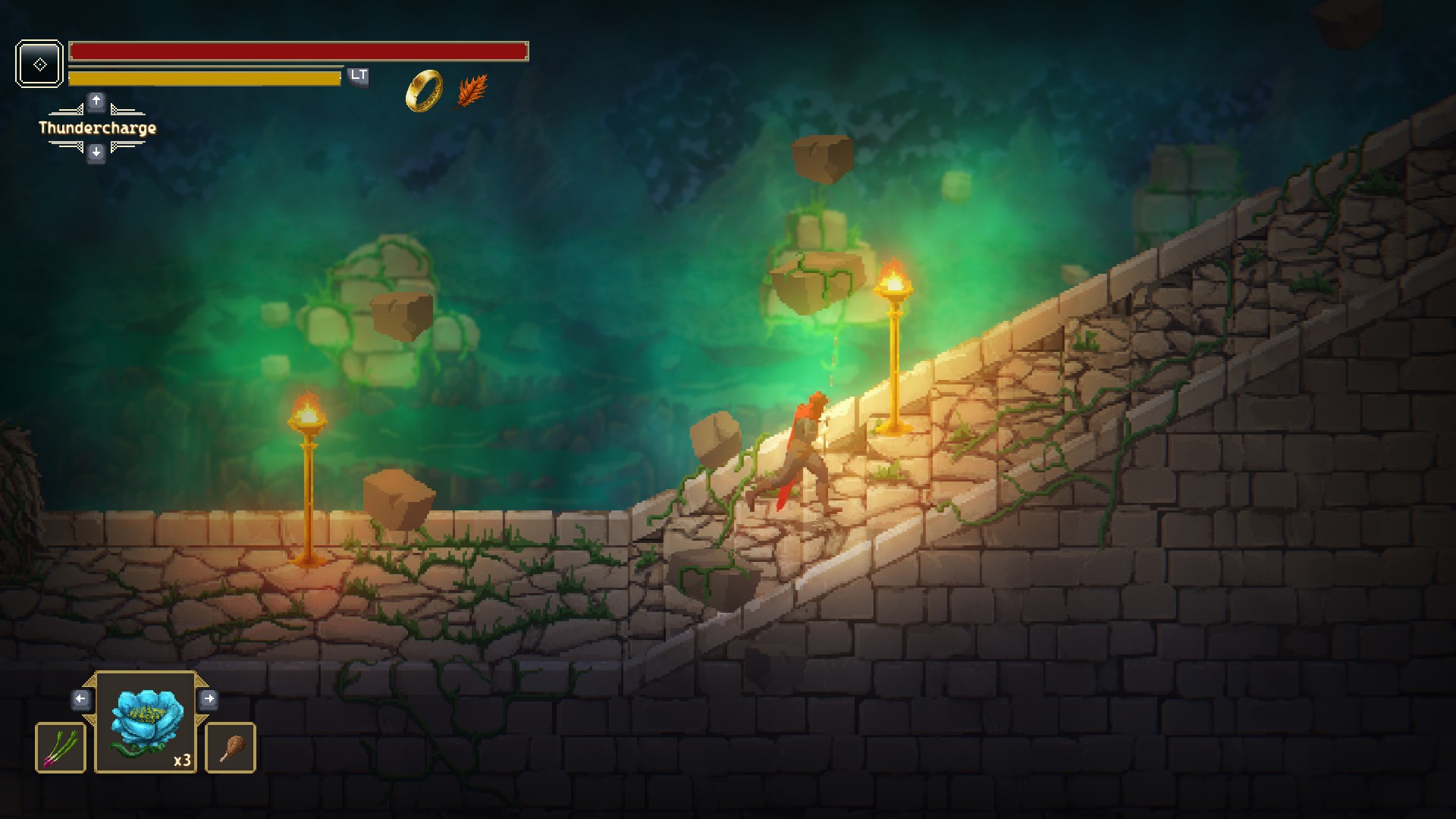Click the diamond emblem portrait frame
This screenshot has height=819, width=1456.
coord(39,64)
